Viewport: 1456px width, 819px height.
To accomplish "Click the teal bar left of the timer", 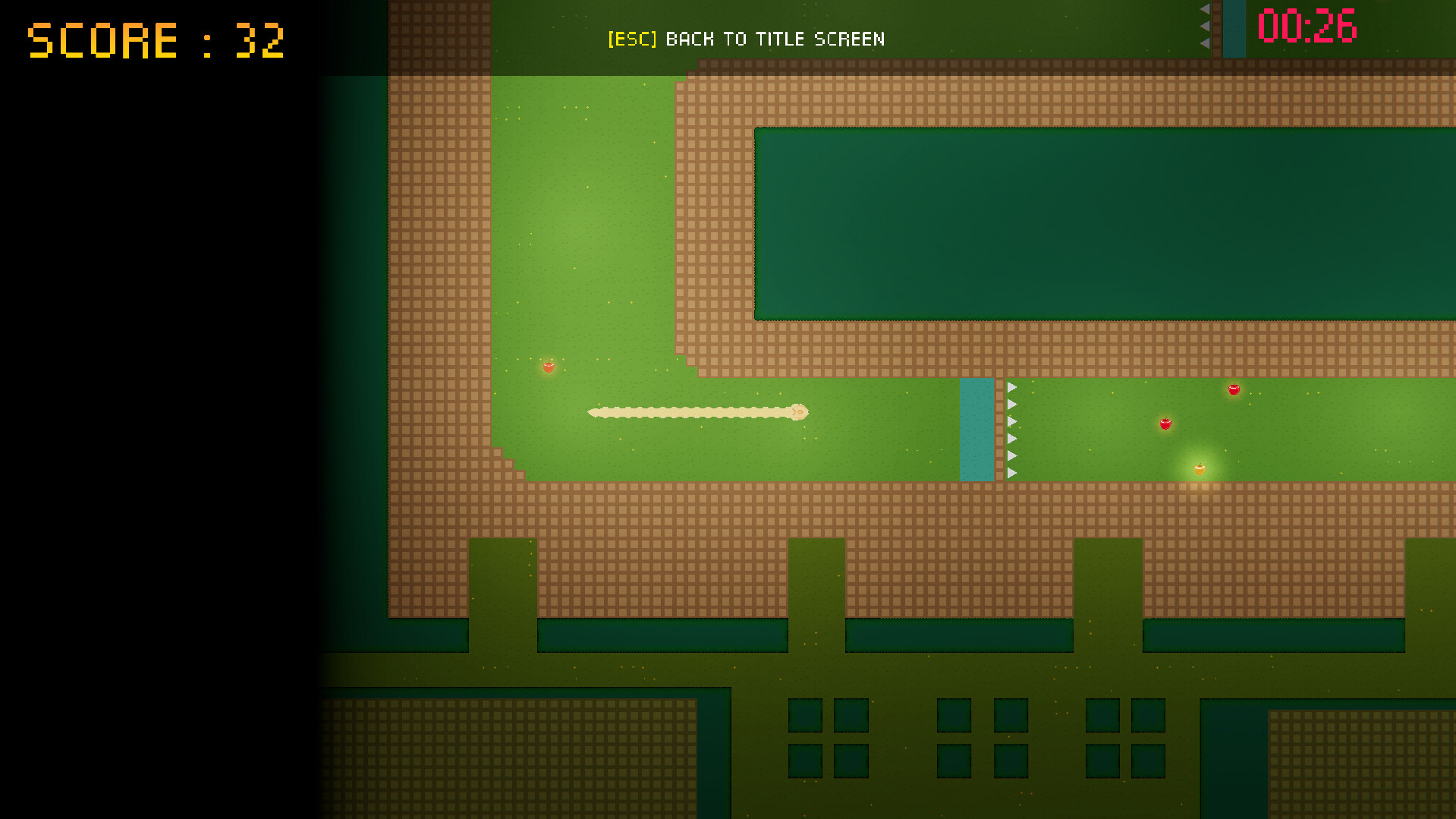I will pyautogui.click(x=1235, y=29).
